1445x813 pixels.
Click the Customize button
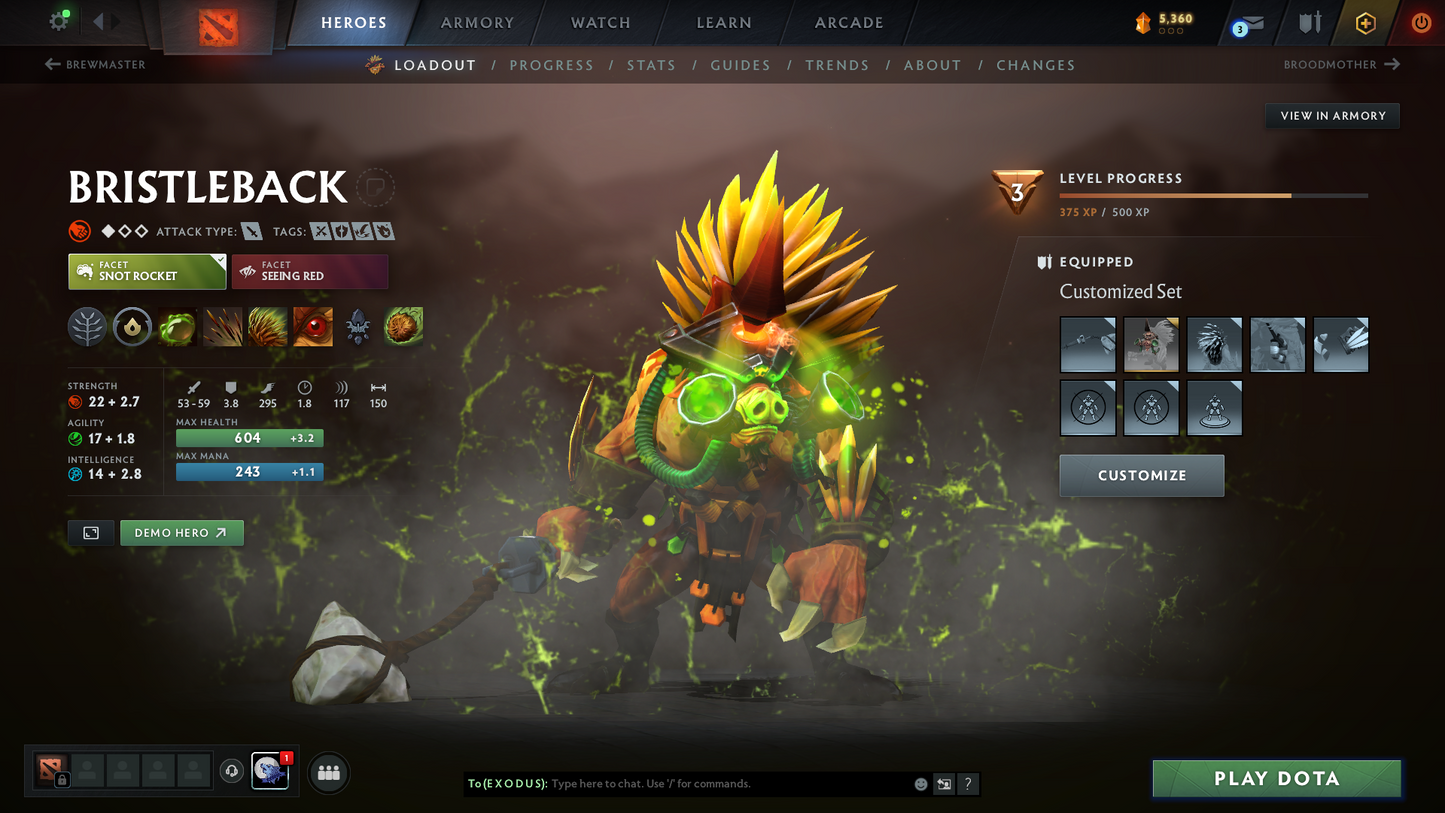(x=1141, y=476)
